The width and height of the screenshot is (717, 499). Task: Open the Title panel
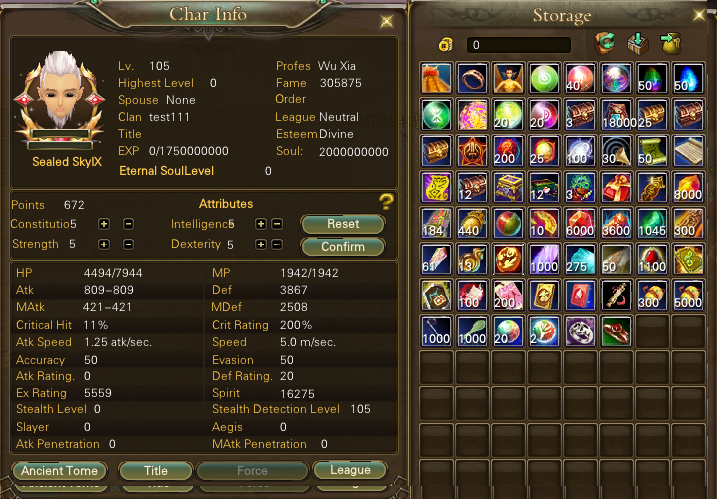click(x=155, y=470)
